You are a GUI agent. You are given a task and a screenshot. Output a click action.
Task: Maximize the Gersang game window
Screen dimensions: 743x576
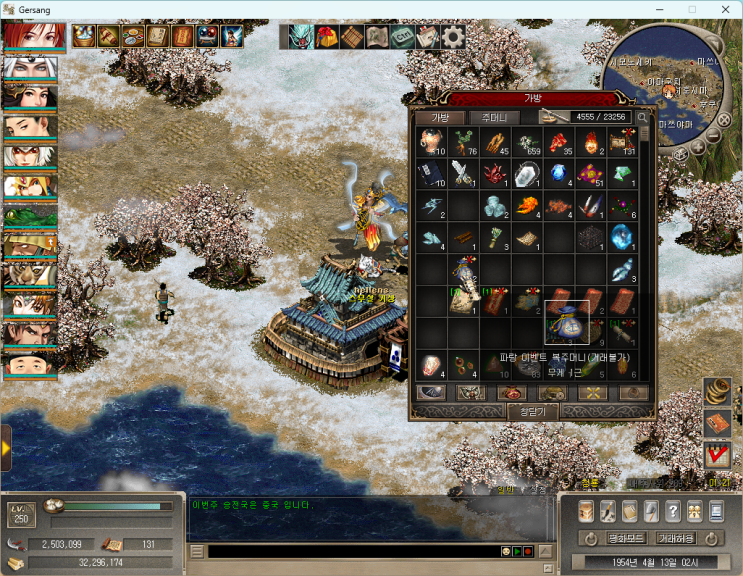[691, 9]
